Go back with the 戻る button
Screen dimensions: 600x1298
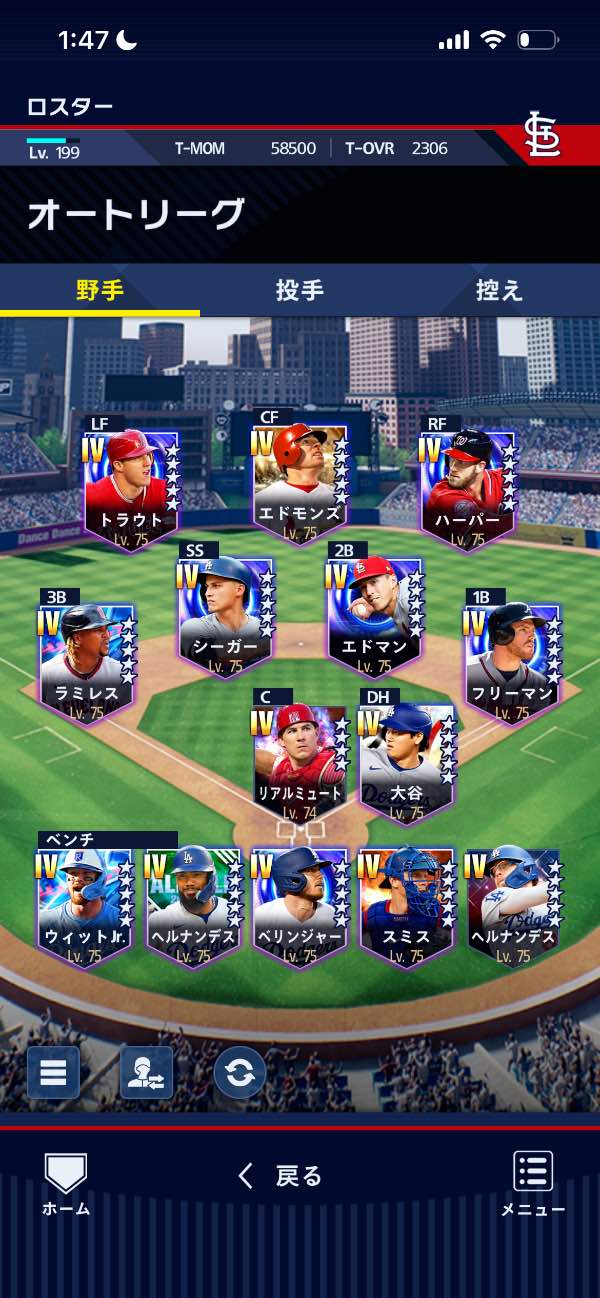[x=281, y=1176]
